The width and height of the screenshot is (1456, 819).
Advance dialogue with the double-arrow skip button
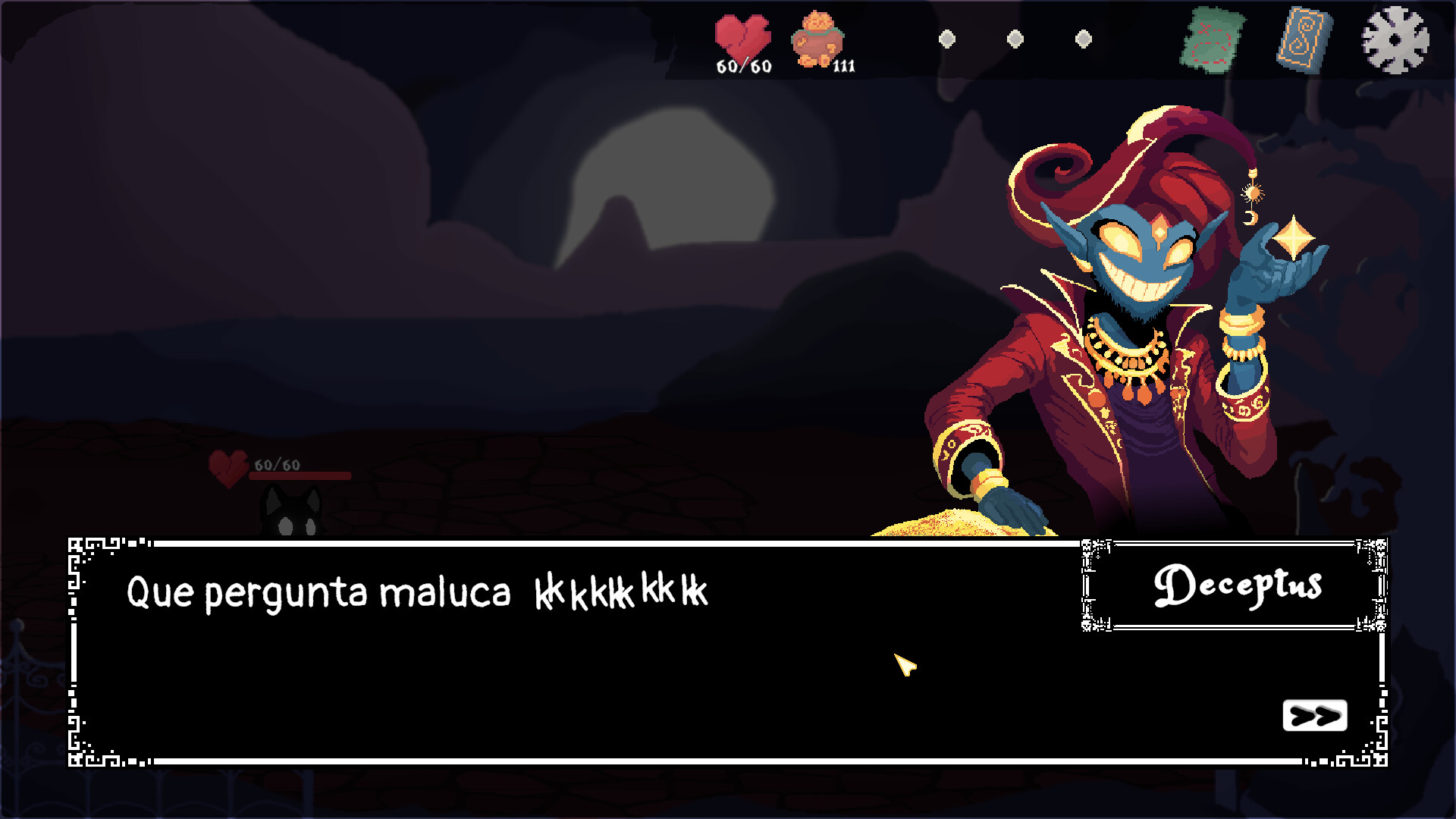tap(1315, 714)
